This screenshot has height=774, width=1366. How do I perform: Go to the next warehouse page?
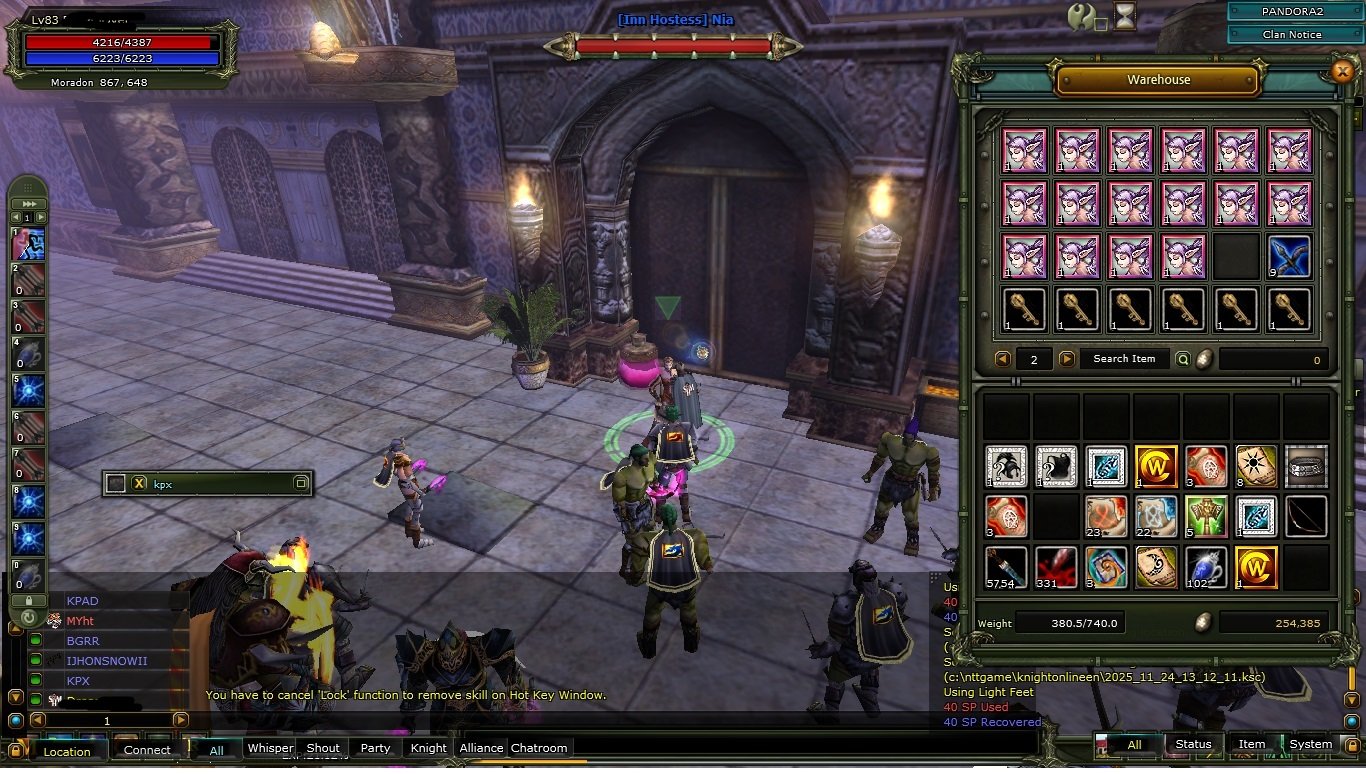coord(1067,359)
